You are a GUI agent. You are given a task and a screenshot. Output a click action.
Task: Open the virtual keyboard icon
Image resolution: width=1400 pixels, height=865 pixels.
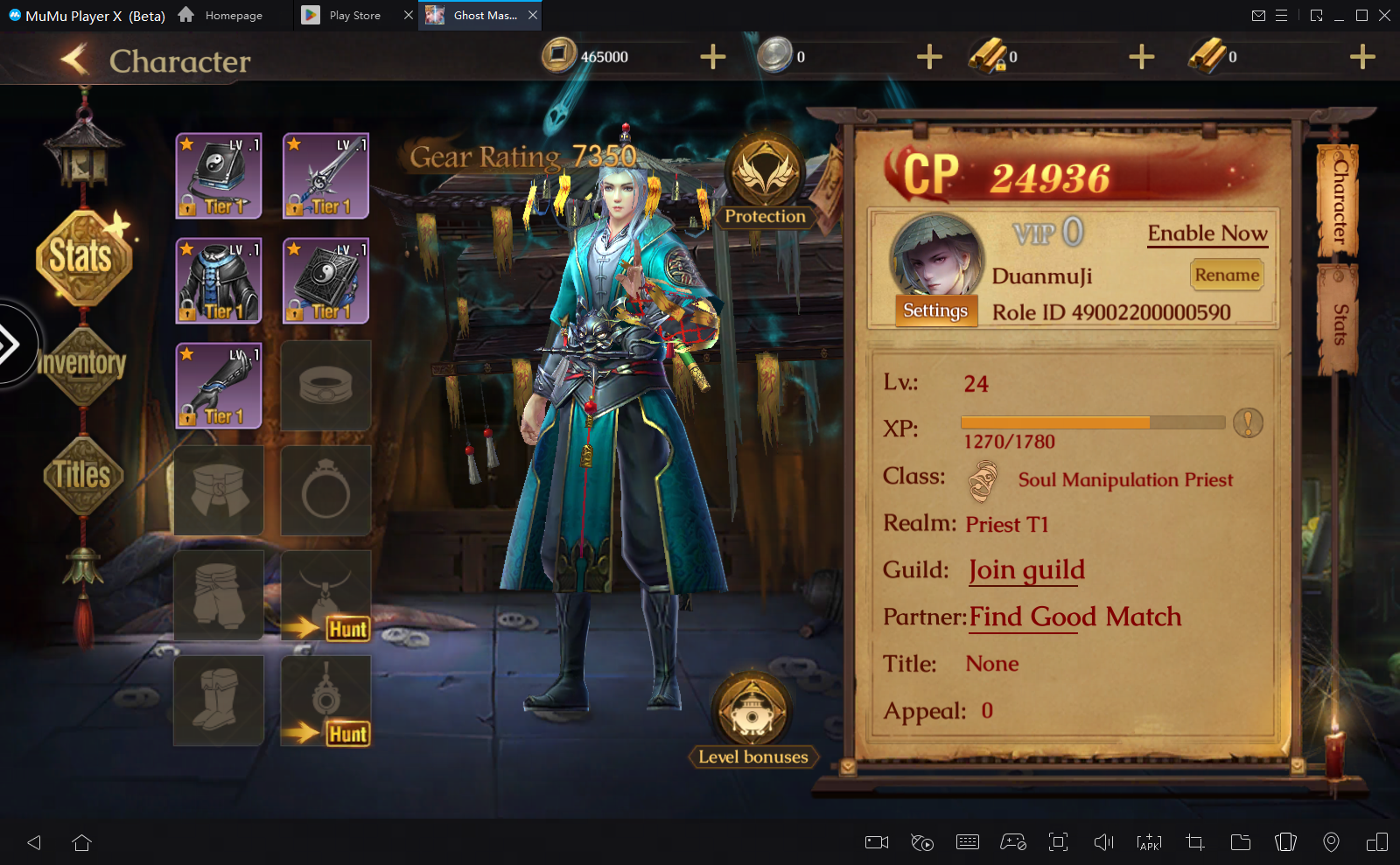(x=967, y=842)
